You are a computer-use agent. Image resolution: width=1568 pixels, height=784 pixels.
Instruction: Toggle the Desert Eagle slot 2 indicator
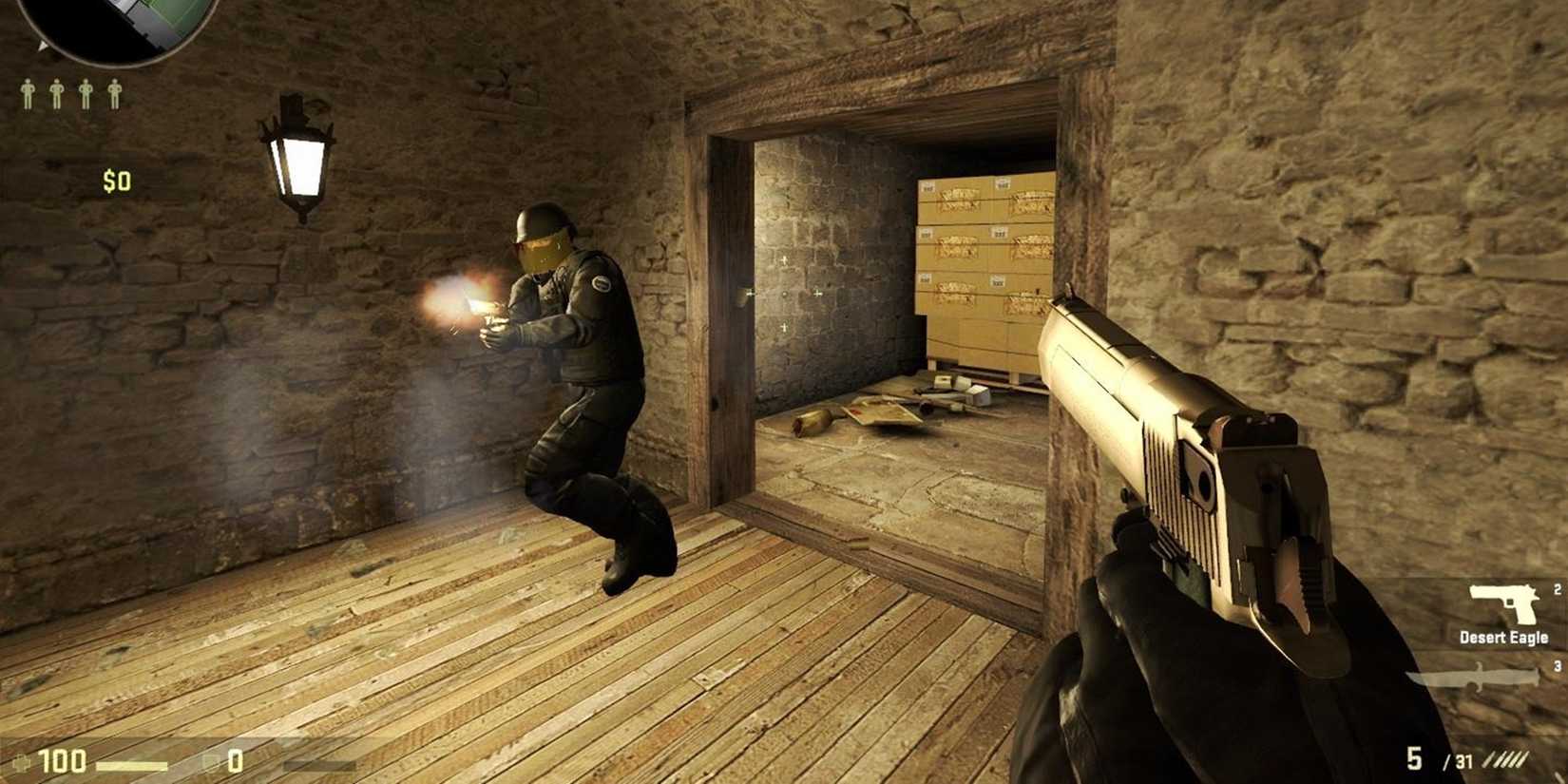1557,590
